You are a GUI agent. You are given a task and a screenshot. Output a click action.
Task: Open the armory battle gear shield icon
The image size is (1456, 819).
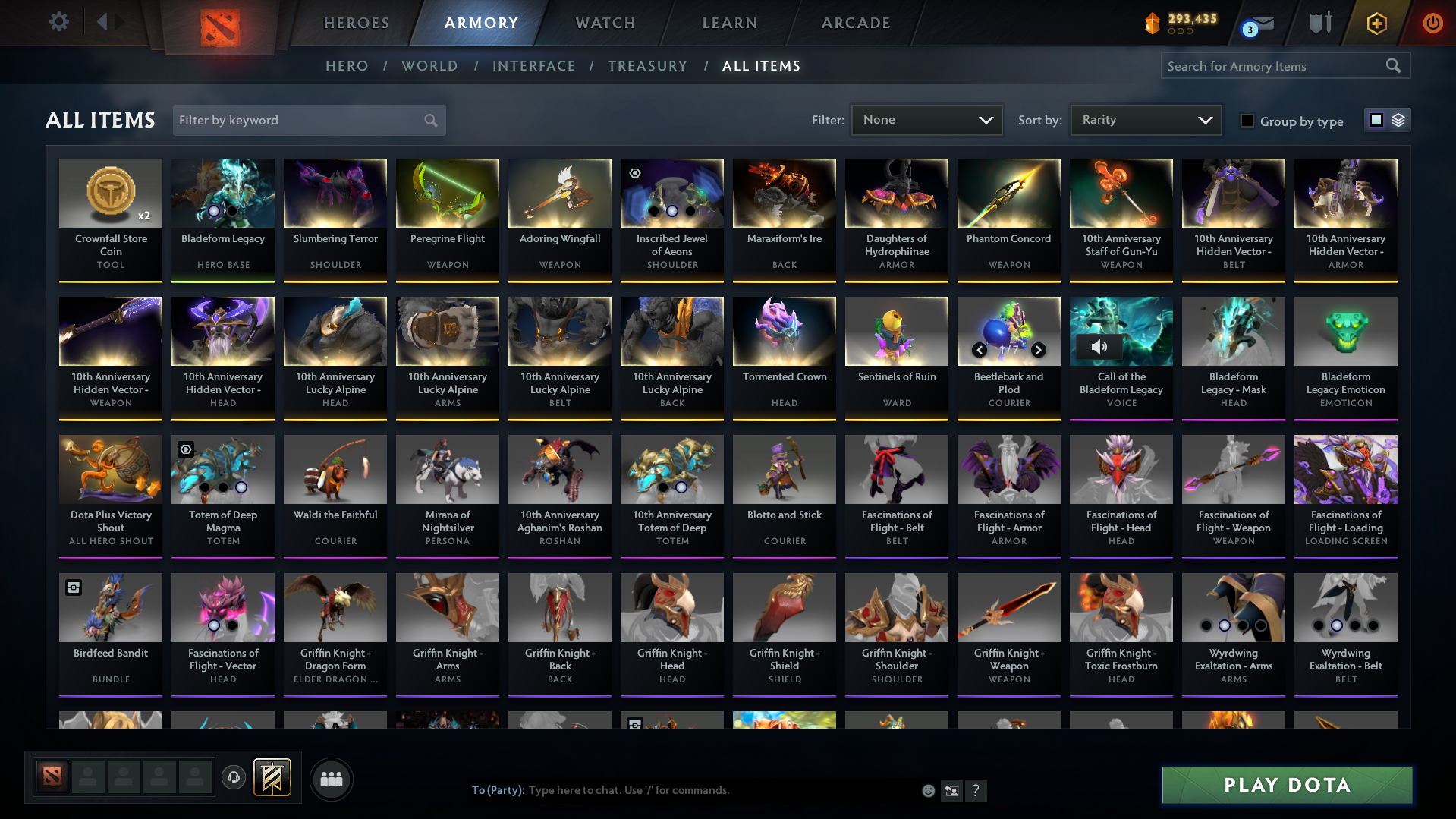(1320, 24)
